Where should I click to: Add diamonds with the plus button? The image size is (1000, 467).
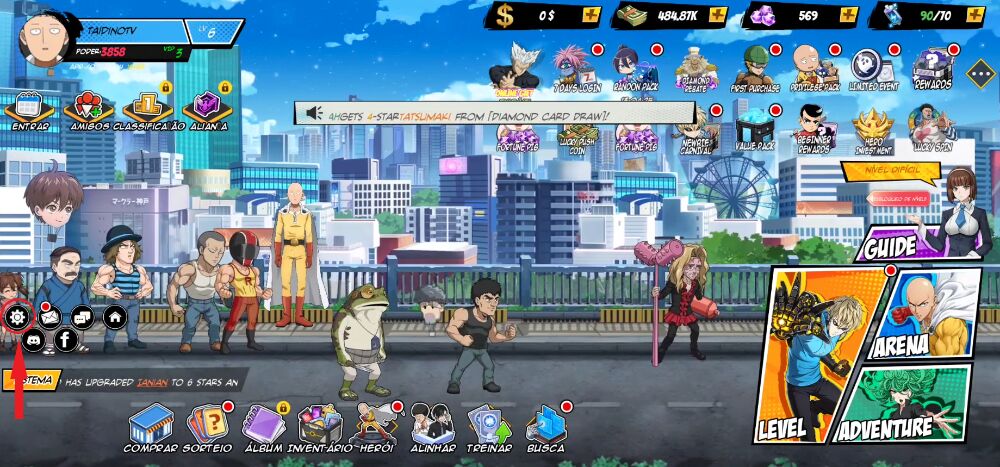(848, 15)
